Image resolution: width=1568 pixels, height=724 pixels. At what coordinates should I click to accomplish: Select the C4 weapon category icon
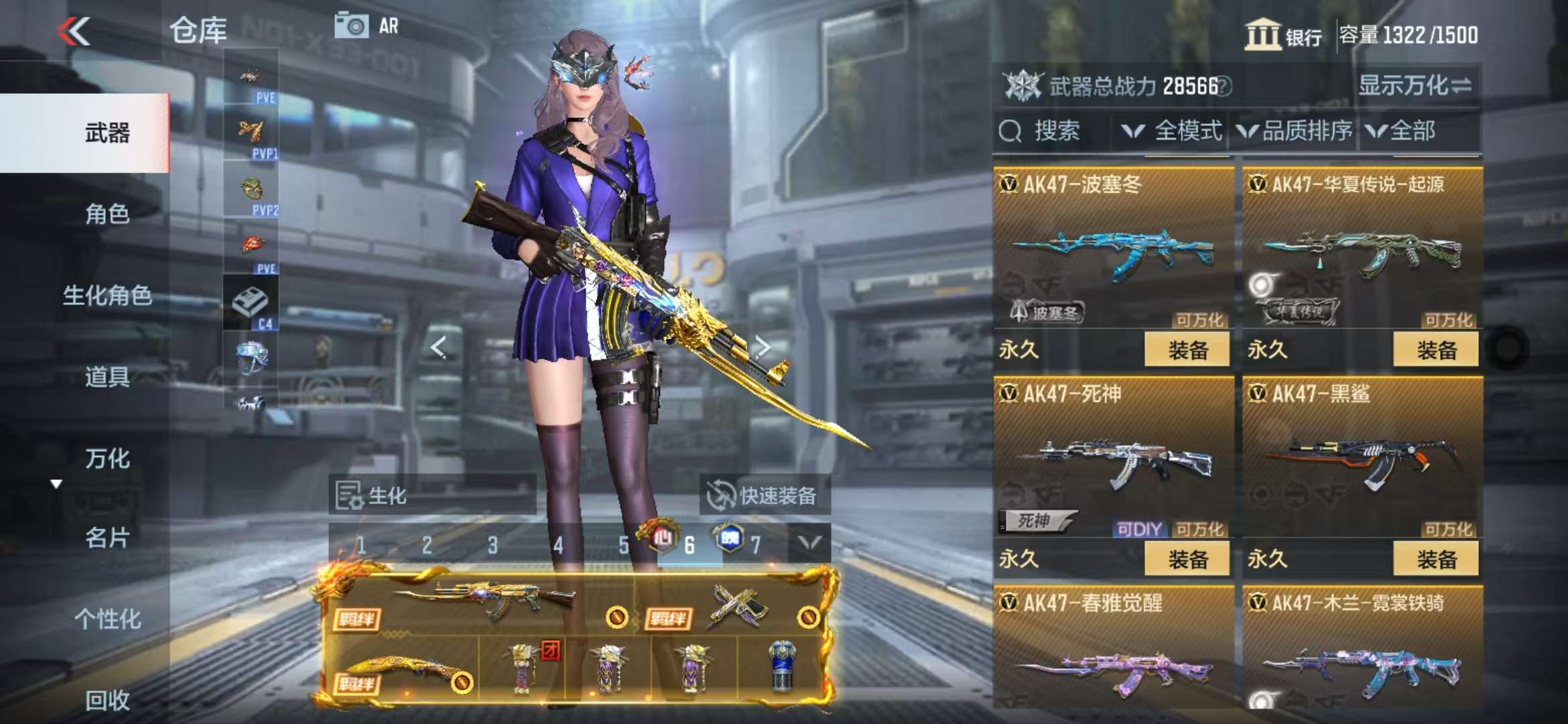[251, 305]
